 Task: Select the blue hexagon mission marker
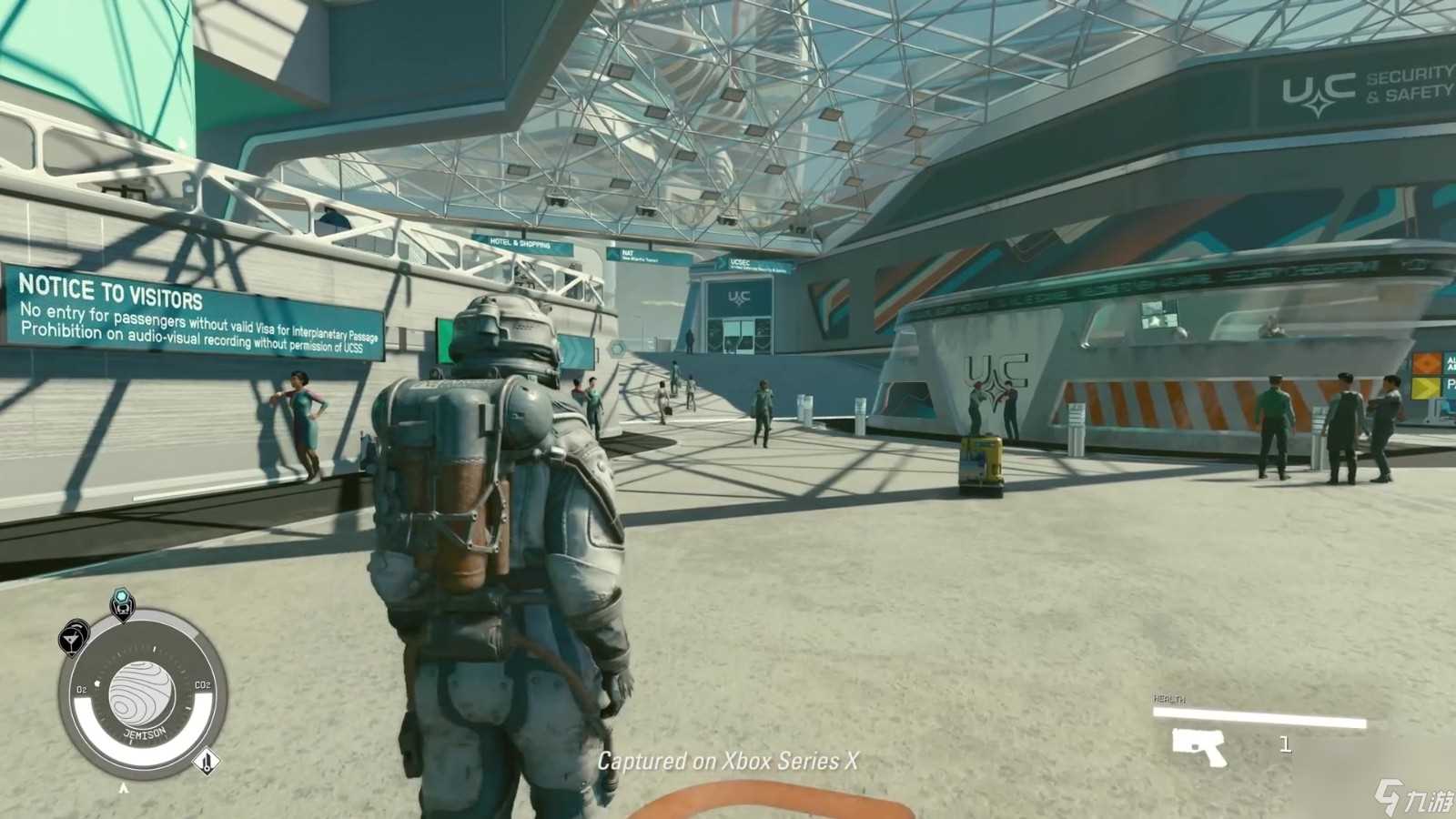pyautogui.click(x=618, y=349)
